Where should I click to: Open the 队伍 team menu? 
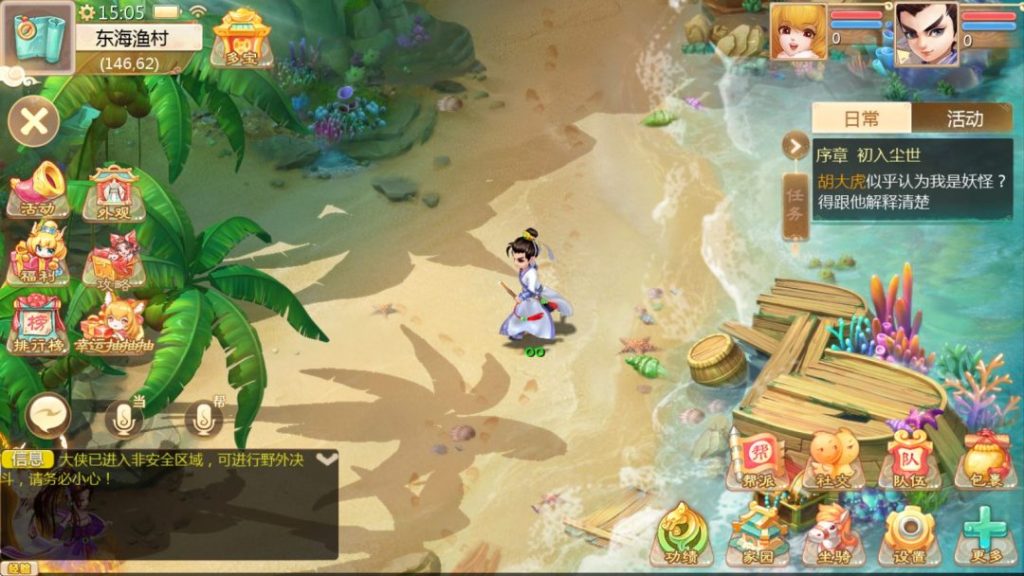tap(908, 459)
